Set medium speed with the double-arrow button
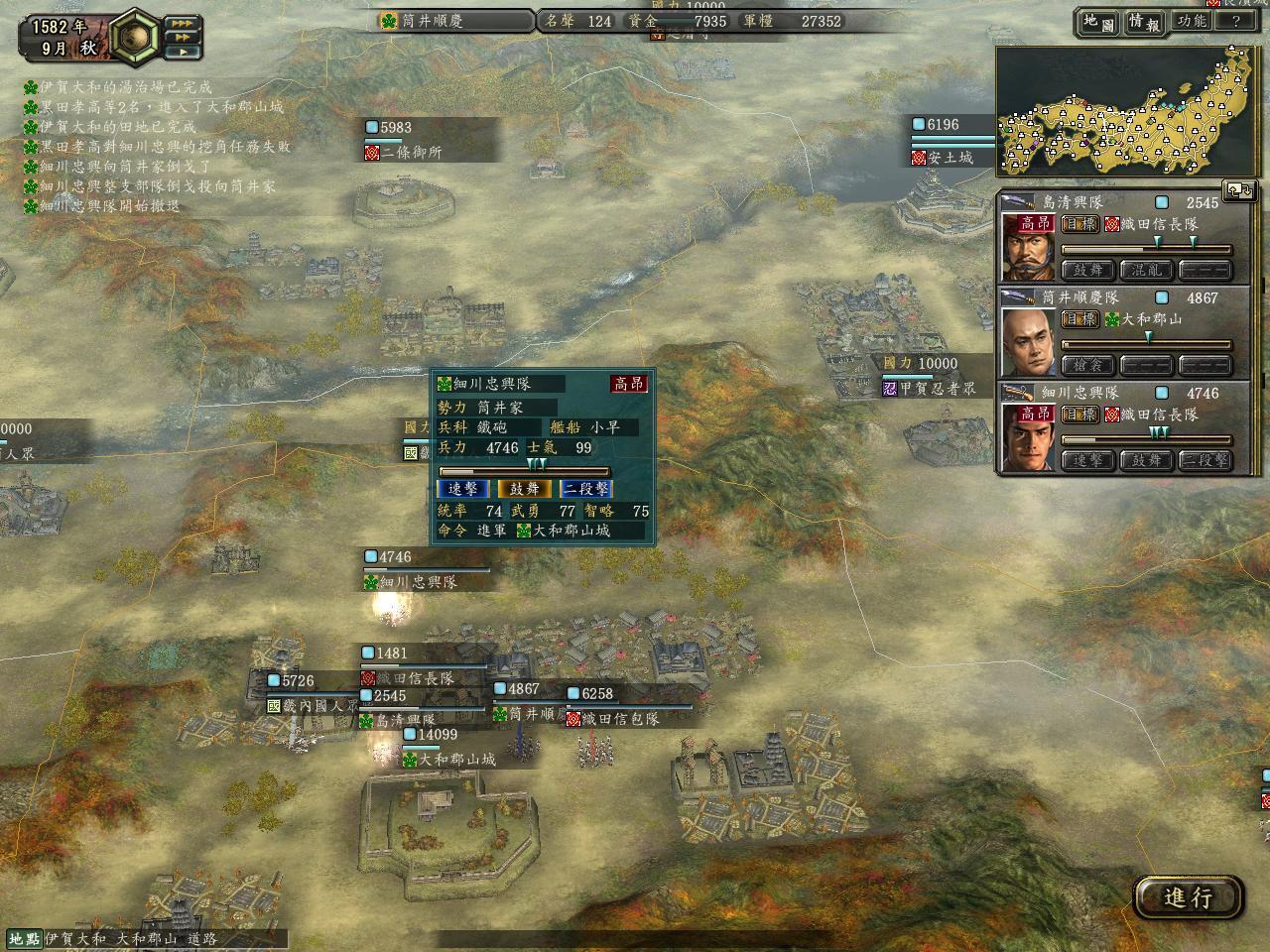Image resolution: width=1270 pixels, height=952 pixels. coord(182,37)
